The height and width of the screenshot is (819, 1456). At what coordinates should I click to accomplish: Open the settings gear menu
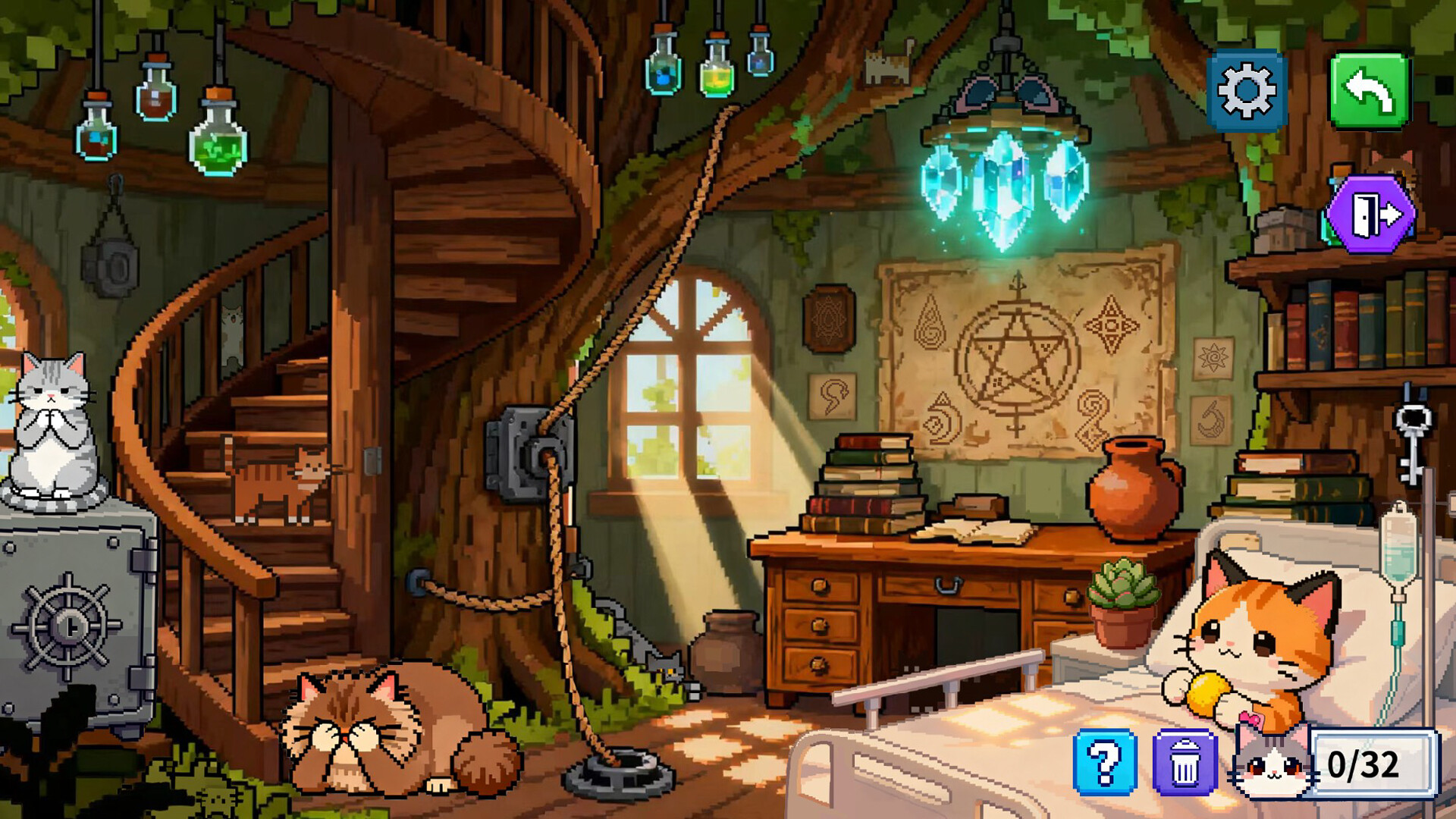1247,89
